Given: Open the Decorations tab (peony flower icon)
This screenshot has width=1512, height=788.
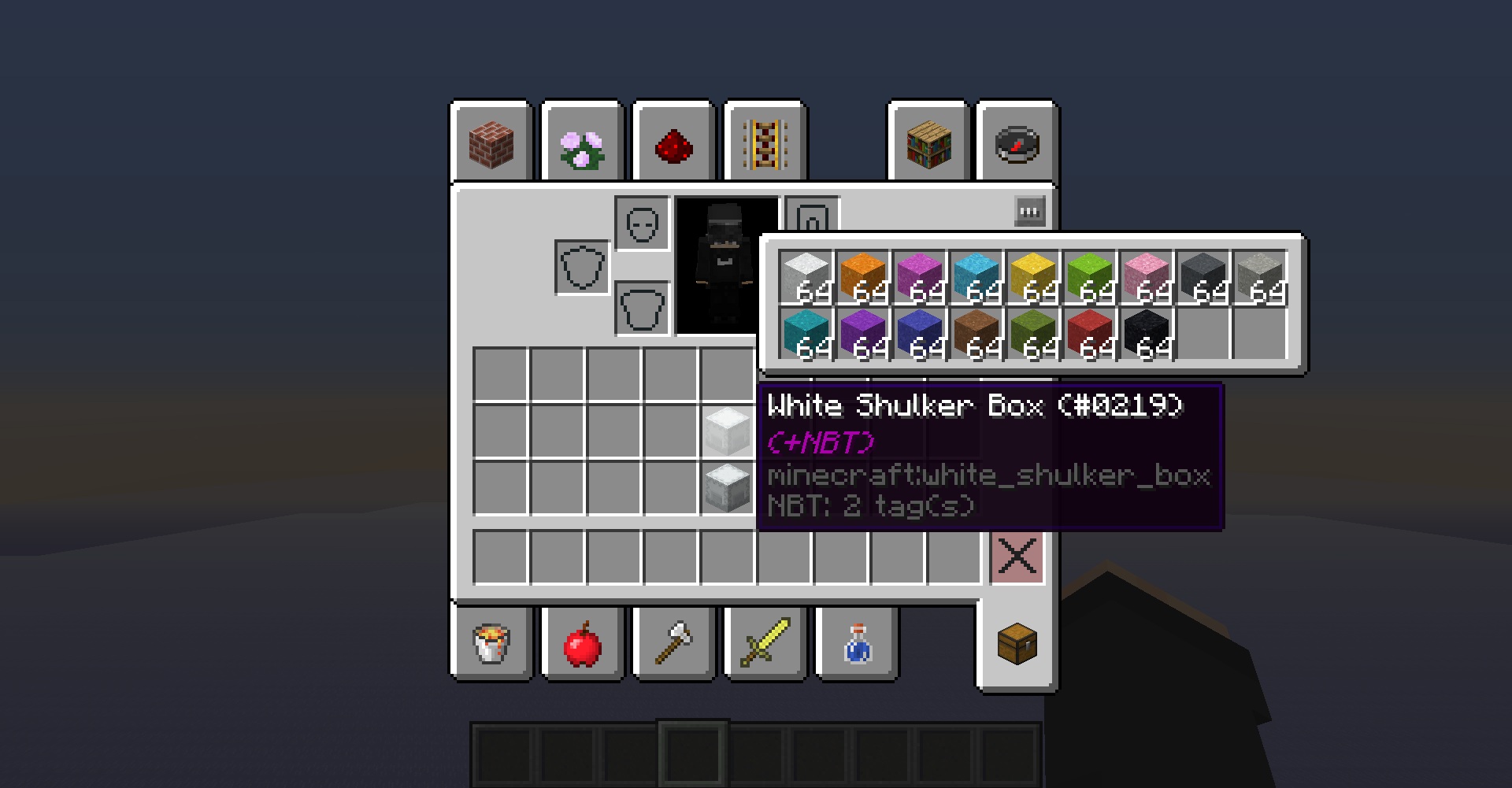Looking at the screenshot, I should (x=582, y=142).
